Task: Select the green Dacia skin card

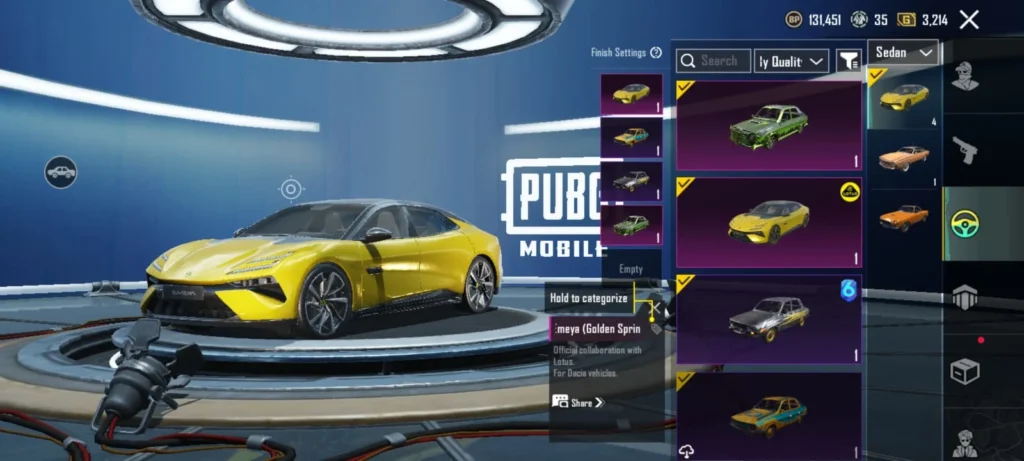Action: 768,126
